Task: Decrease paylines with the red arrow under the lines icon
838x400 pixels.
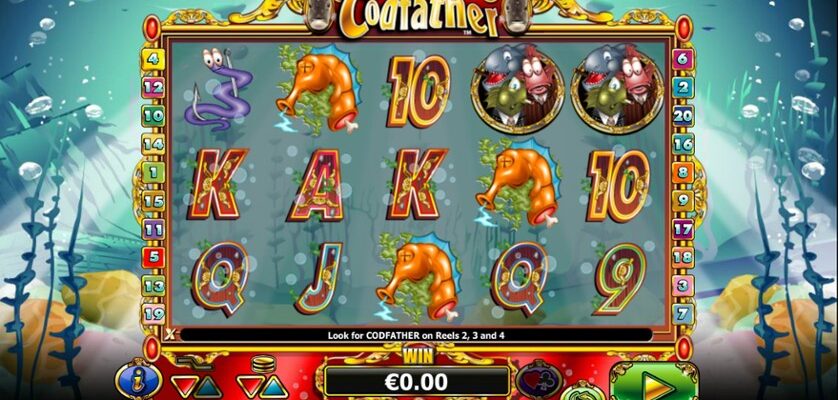Action: (182, 384)
